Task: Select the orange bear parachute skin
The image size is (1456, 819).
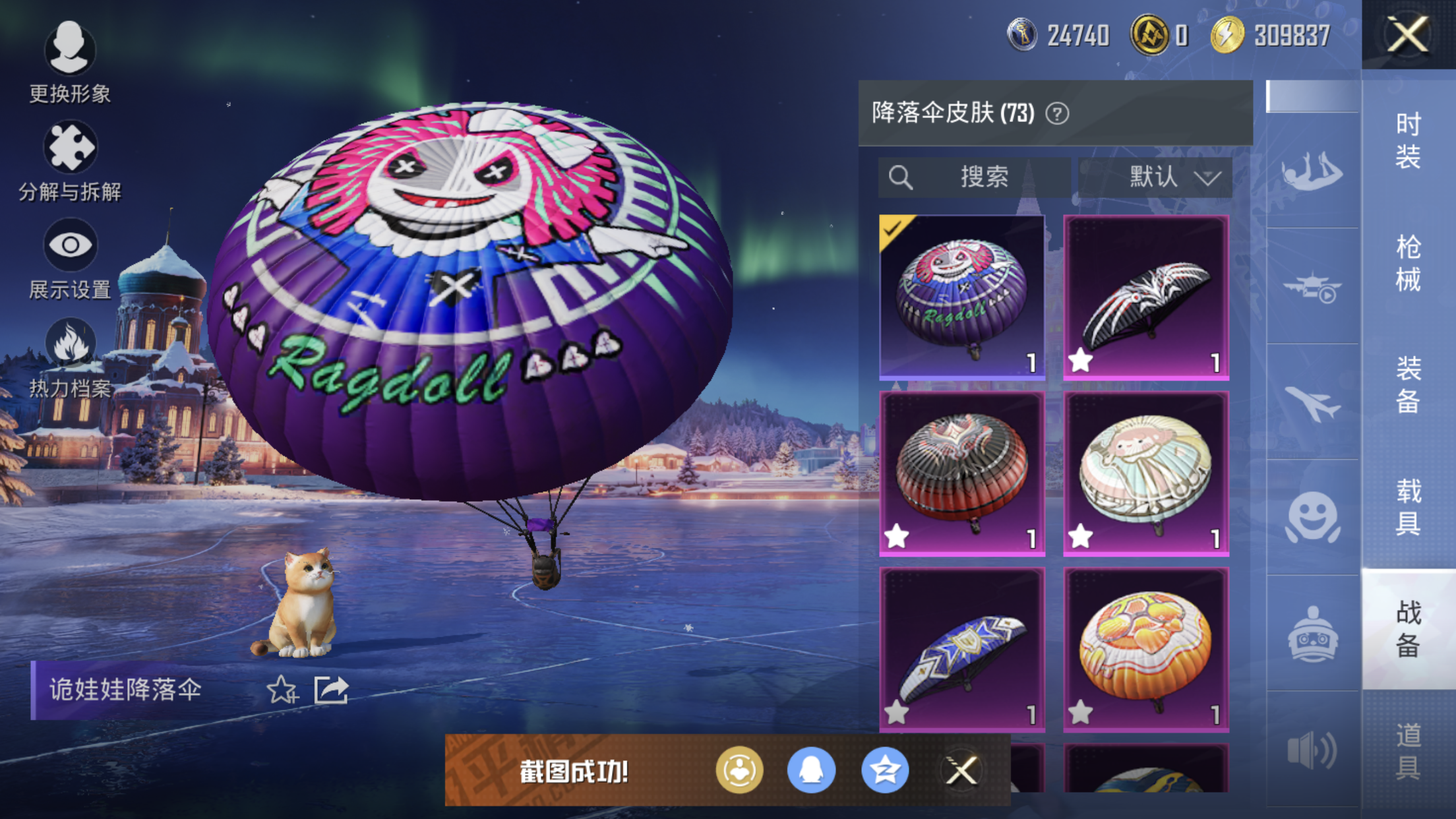Action: pos(1146,650)
